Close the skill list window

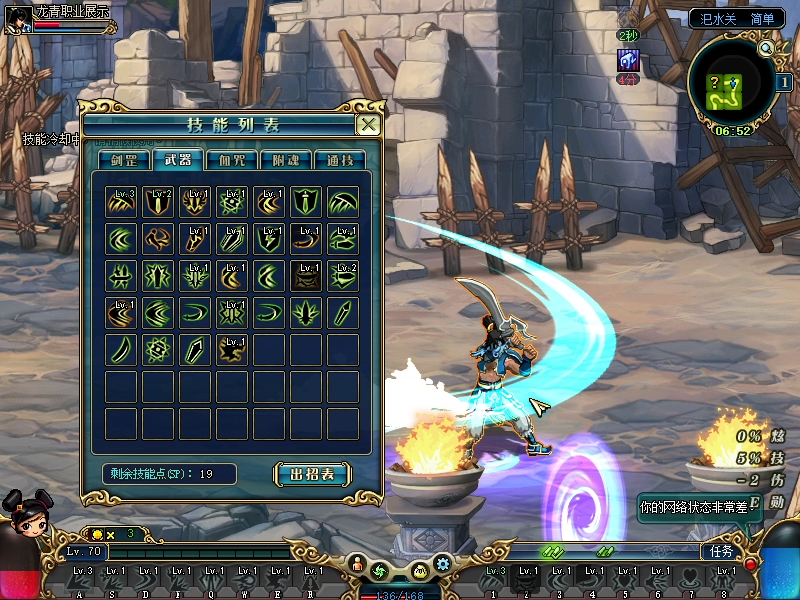(x=368, y=125)
